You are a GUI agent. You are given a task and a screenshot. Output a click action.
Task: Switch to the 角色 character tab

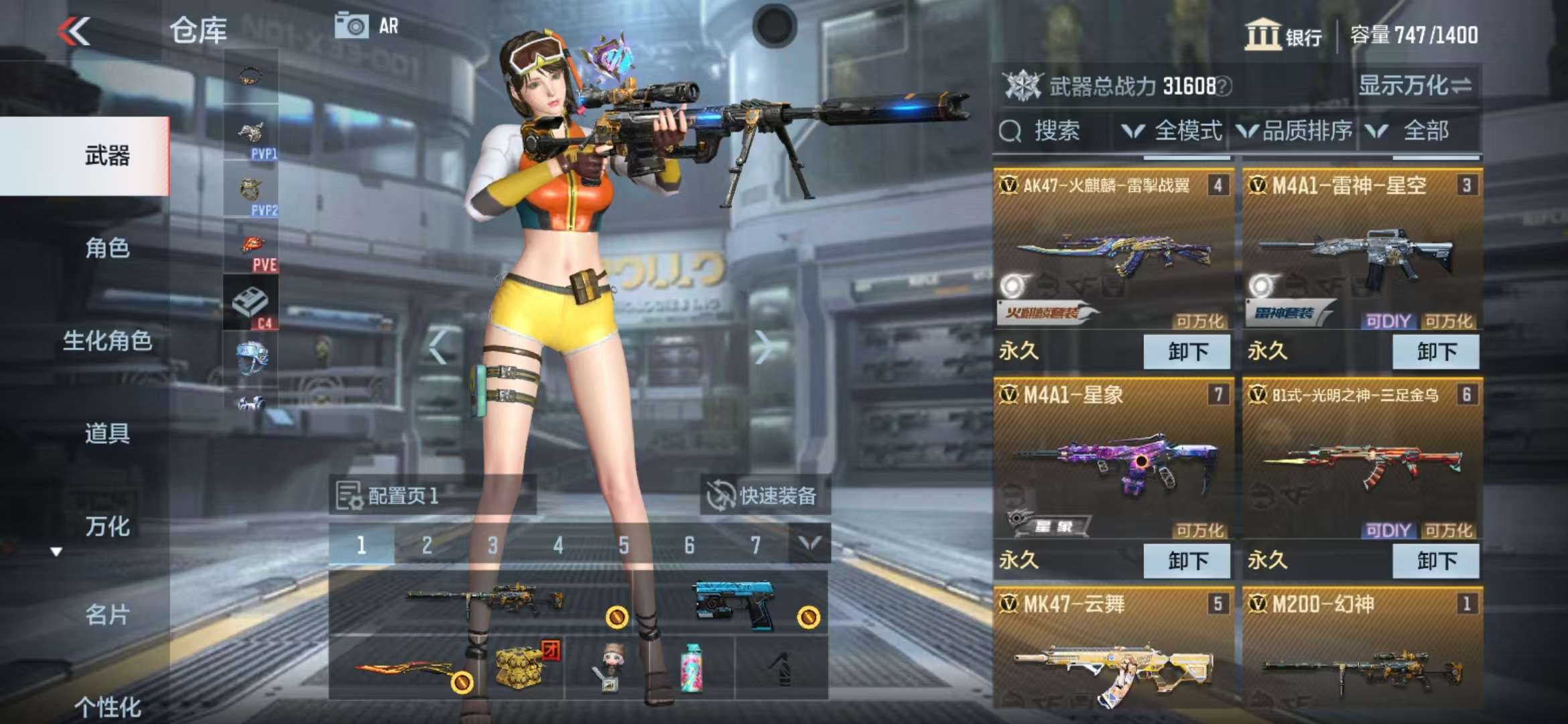107,248
